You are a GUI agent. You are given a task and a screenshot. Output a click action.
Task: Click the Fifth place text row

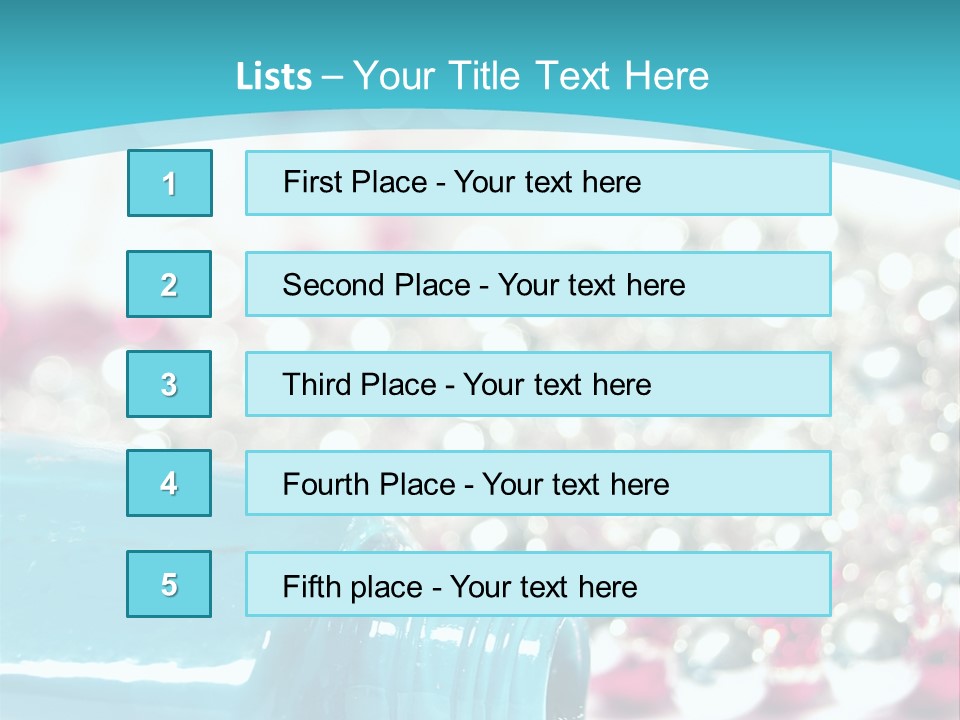[x=538, y=584]
